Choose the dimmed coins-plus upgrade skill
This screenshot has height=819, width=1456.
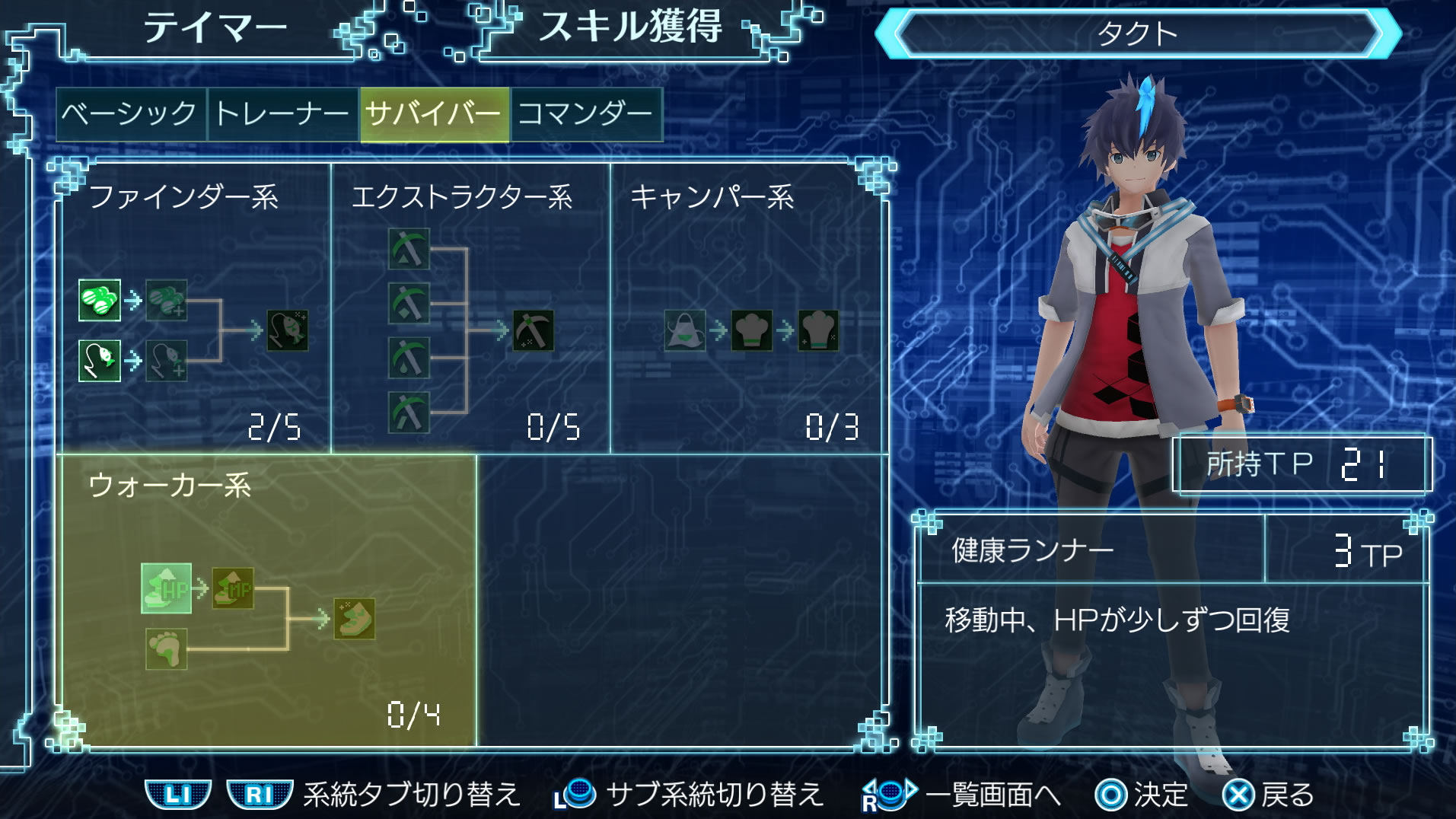click(x=167, y=300)
